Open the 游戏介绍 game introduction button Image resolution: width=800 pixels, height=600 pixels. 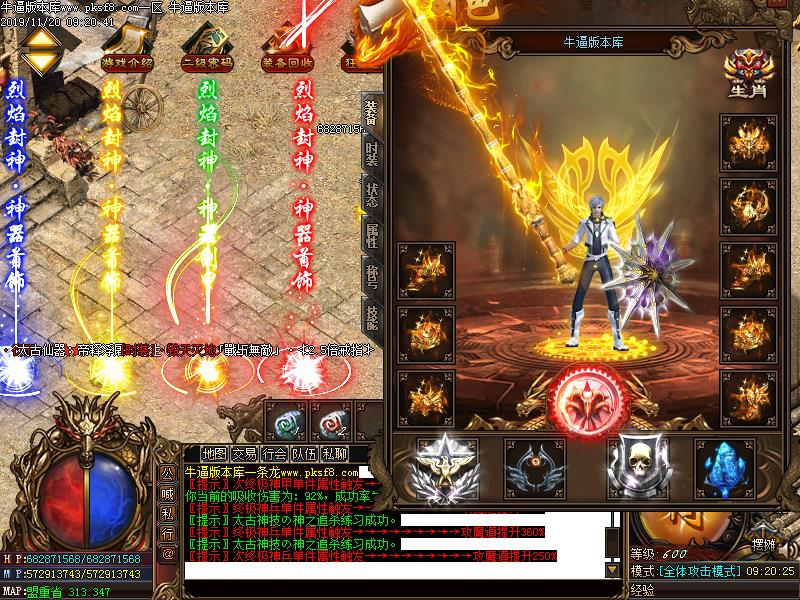(127, 62)
